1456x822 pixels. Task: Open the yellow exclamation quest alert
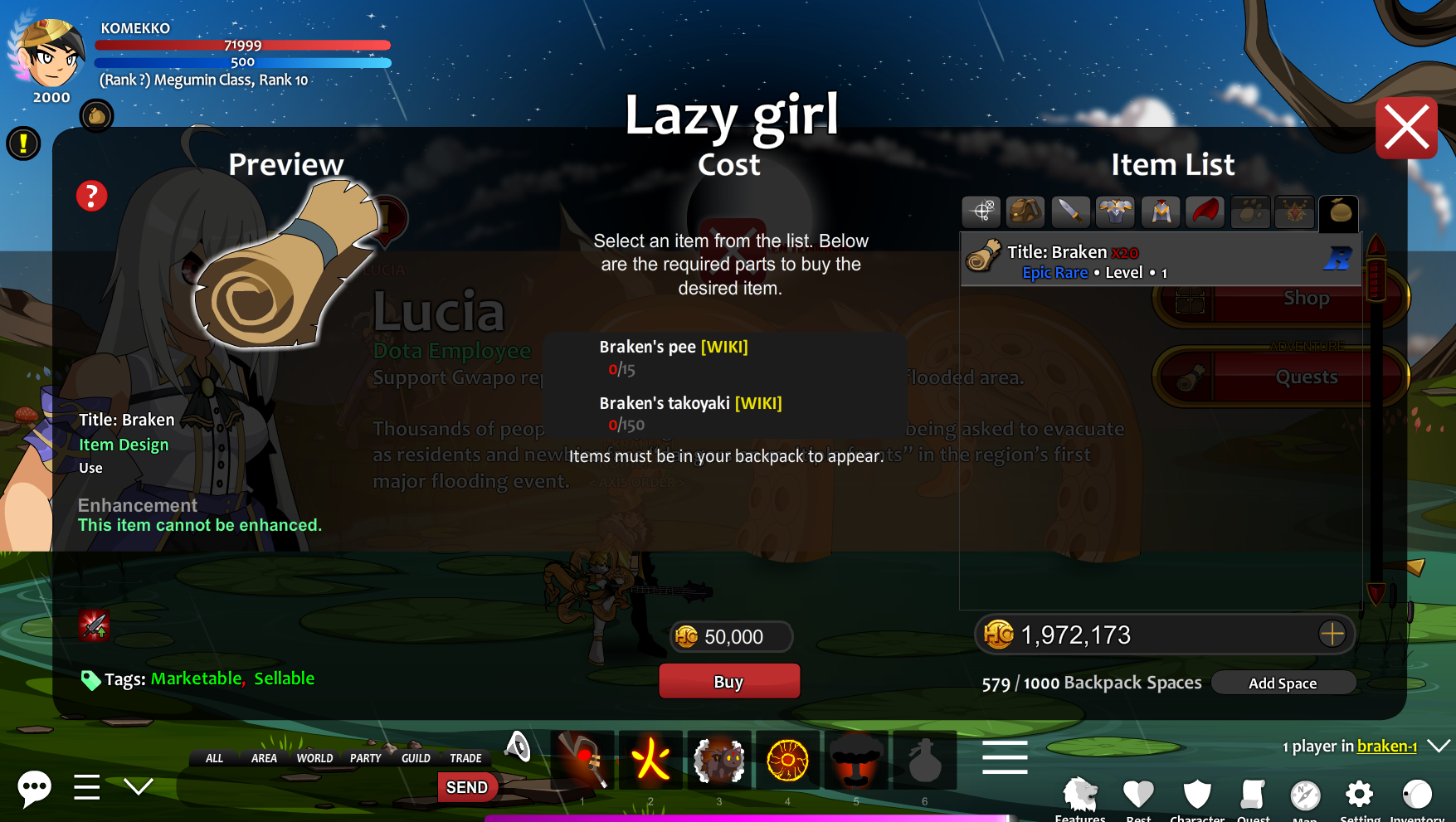click(24, 143)
